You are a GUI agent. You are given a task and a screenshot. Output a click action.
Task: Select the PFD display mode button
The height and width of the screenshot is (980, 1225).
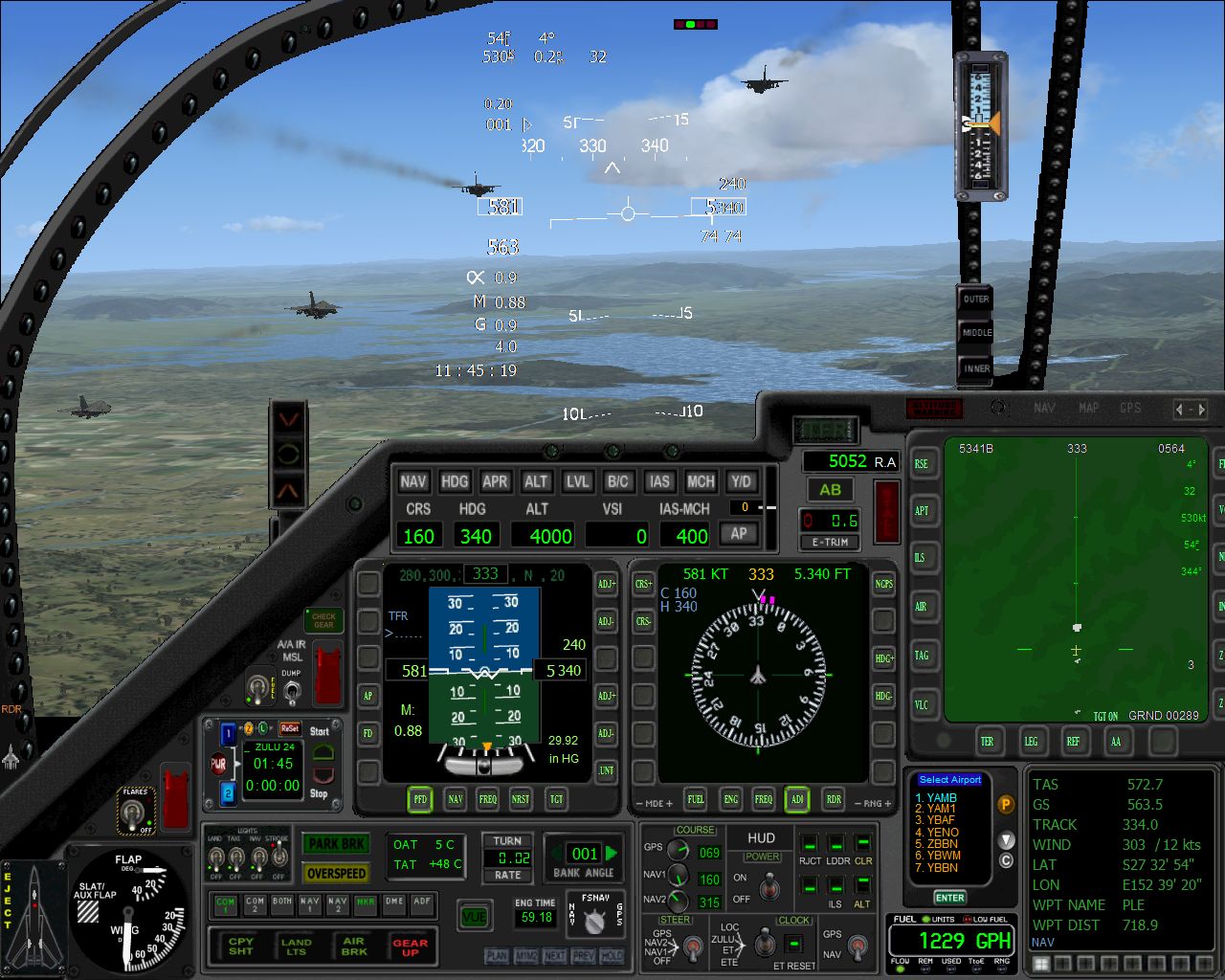pos(420,798)
